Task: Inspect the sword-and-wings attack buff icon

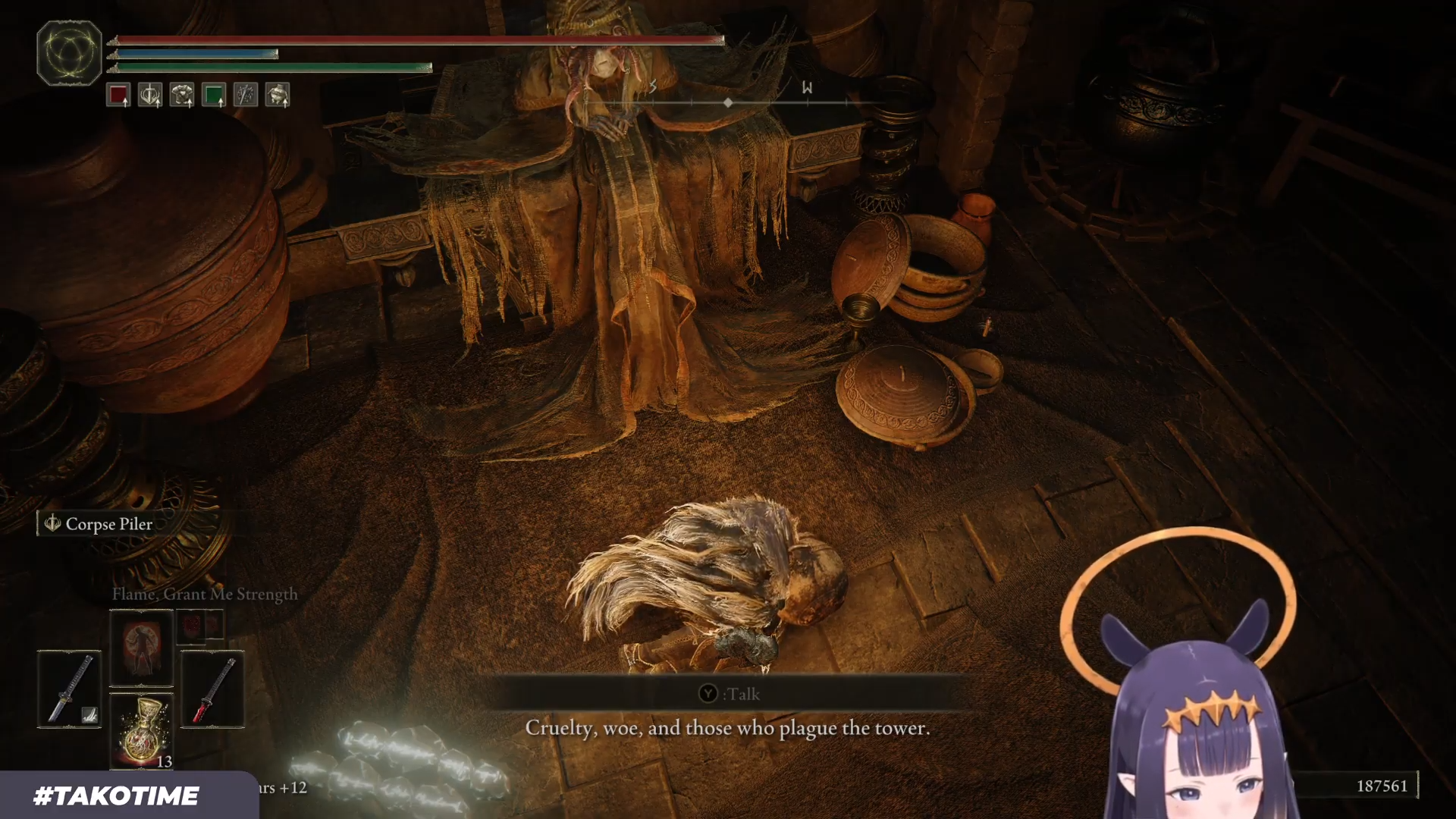Action: [150, 95]
